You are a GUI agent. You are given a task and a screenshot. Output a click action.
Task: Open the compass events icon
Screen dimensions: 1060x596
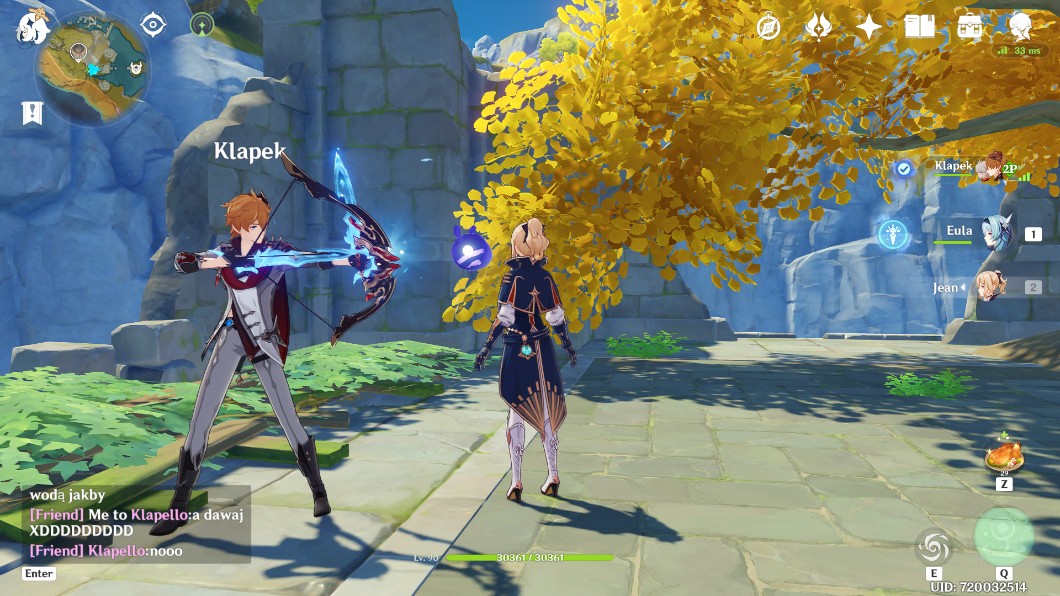768,27
